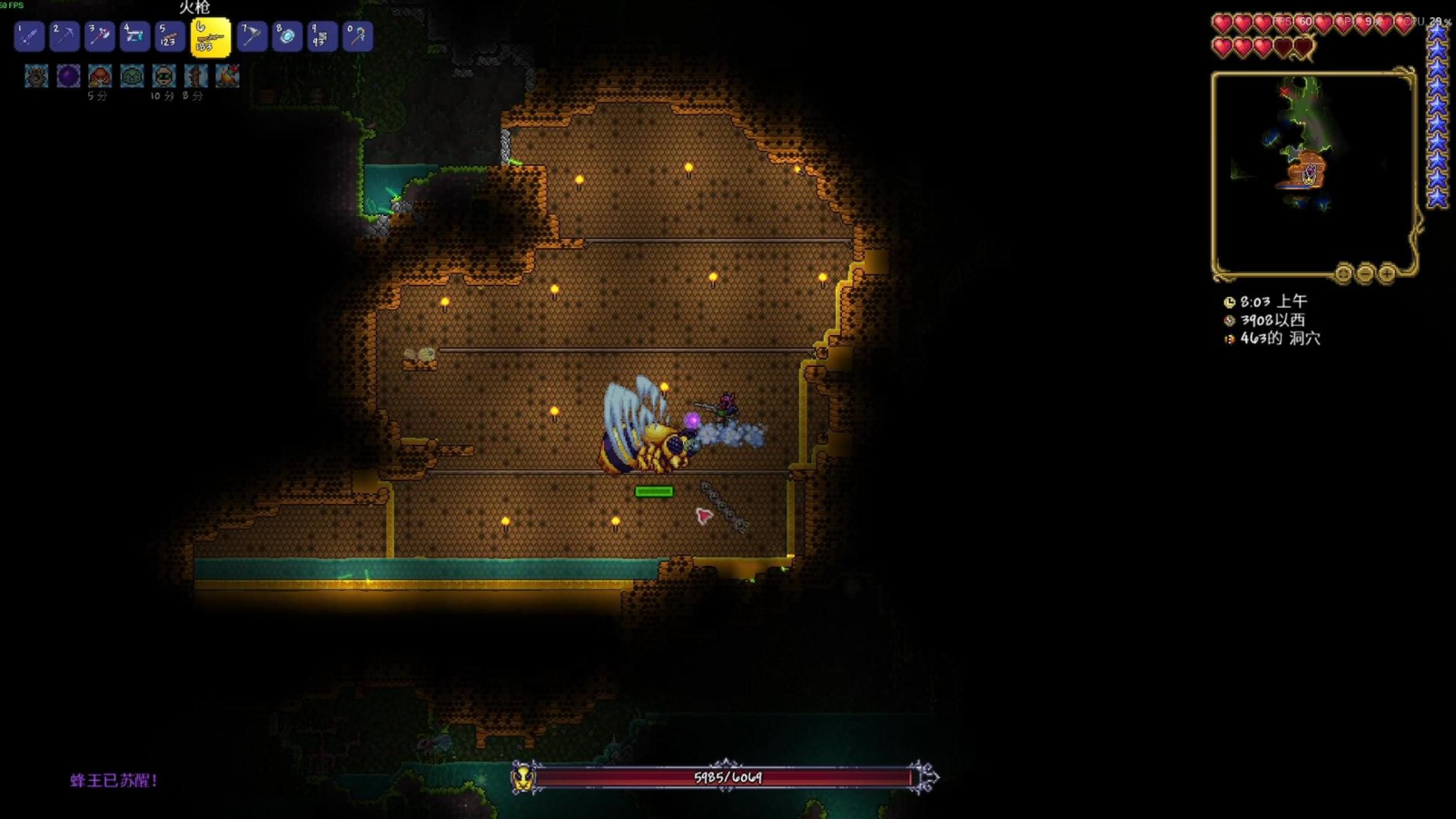Image resolution: width=1456 pixels, height=819 pixels.
Task: Zoom out the minimap with minus button
Action: coord(1365,273)
